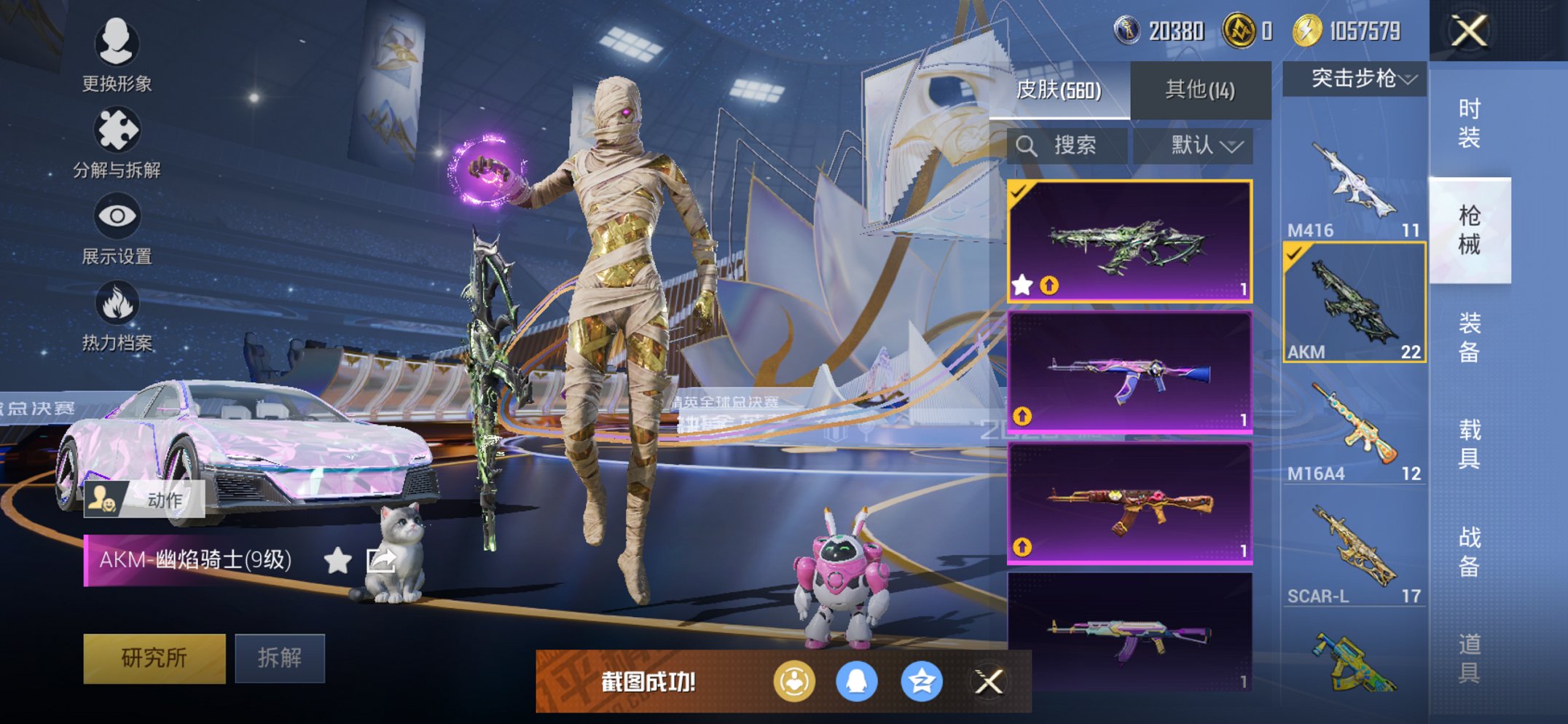Viewport: 1568px width, 724px height.
Task: Dismiss the 截图成功 screenshot banner
Action: [x=989, y=682]
